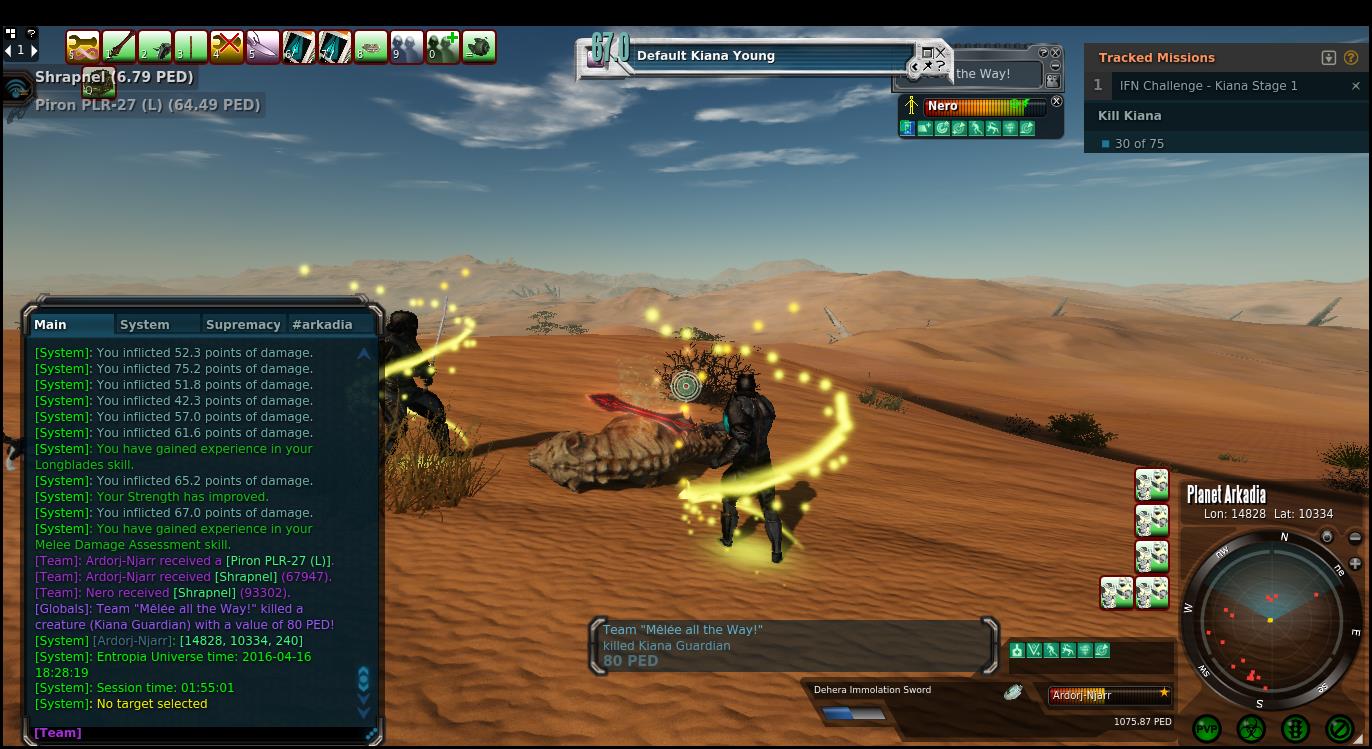Viewport: 1372px width, 749px height.
Task: Activate the sword in hotbar slot 1
Action: click(x=119, y=47)
